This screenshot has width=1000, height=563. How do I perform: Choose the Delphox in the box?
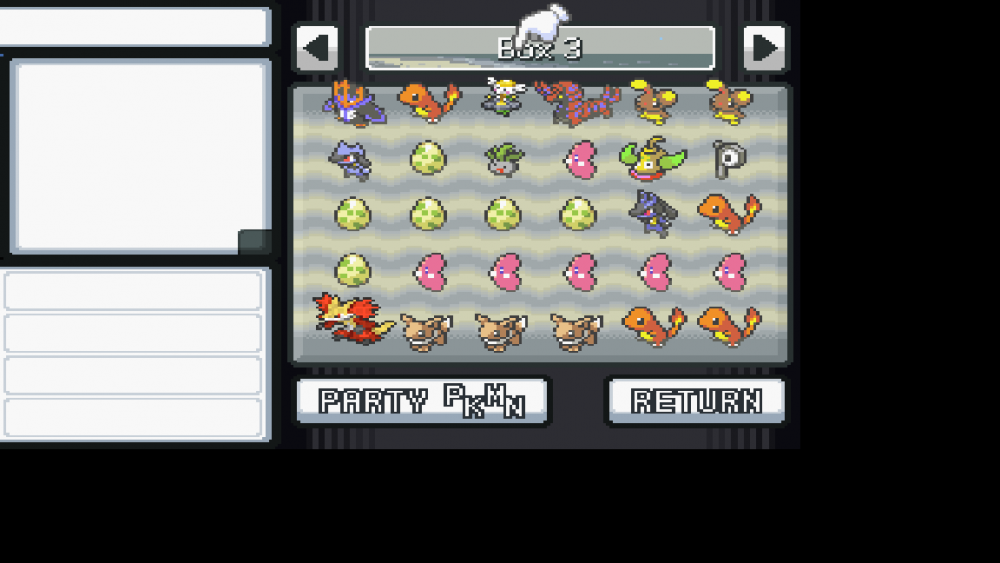pos(344,318)
